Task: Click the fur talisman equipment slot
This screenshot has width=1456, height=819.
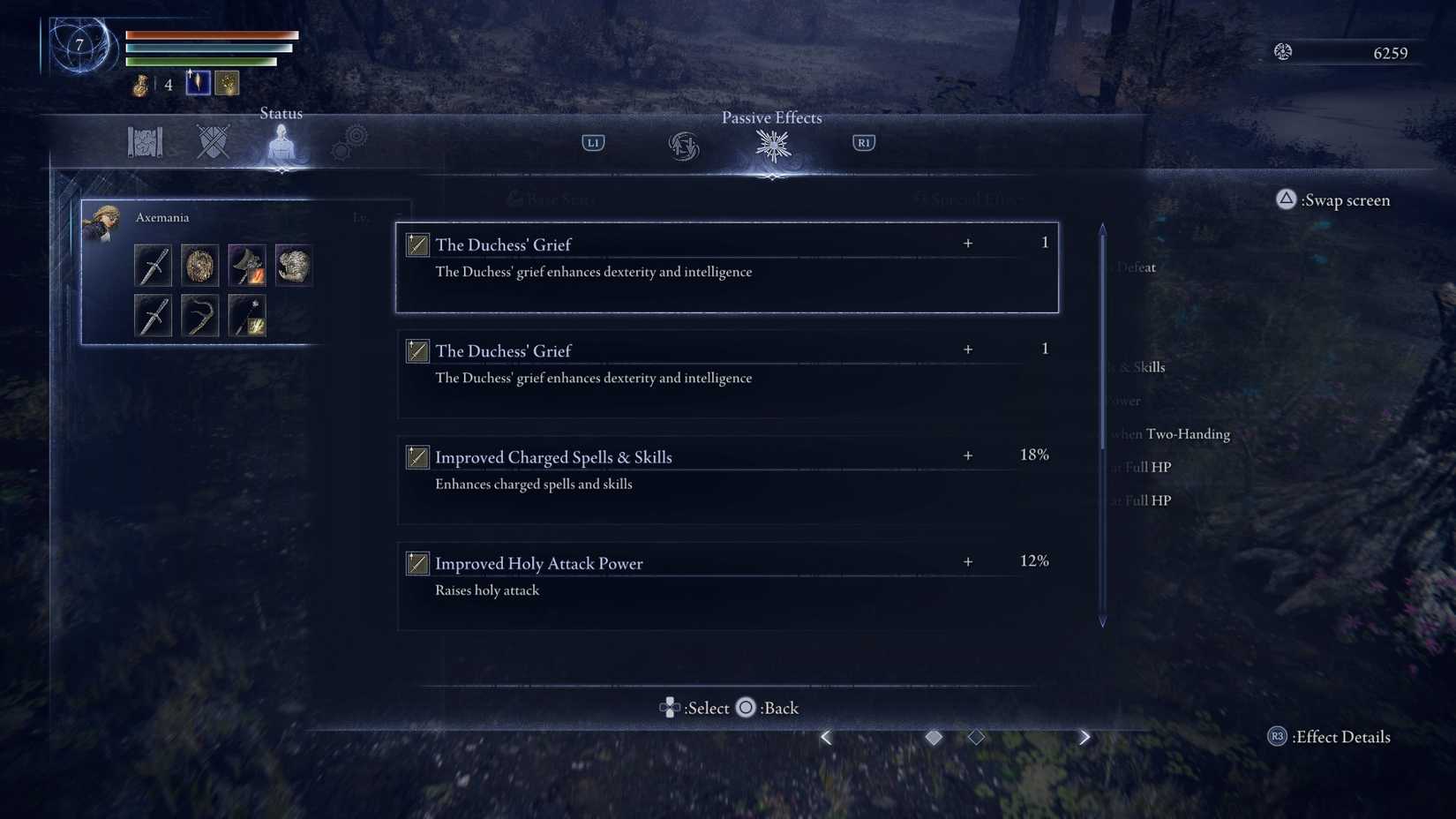Action: pos(293,265)
